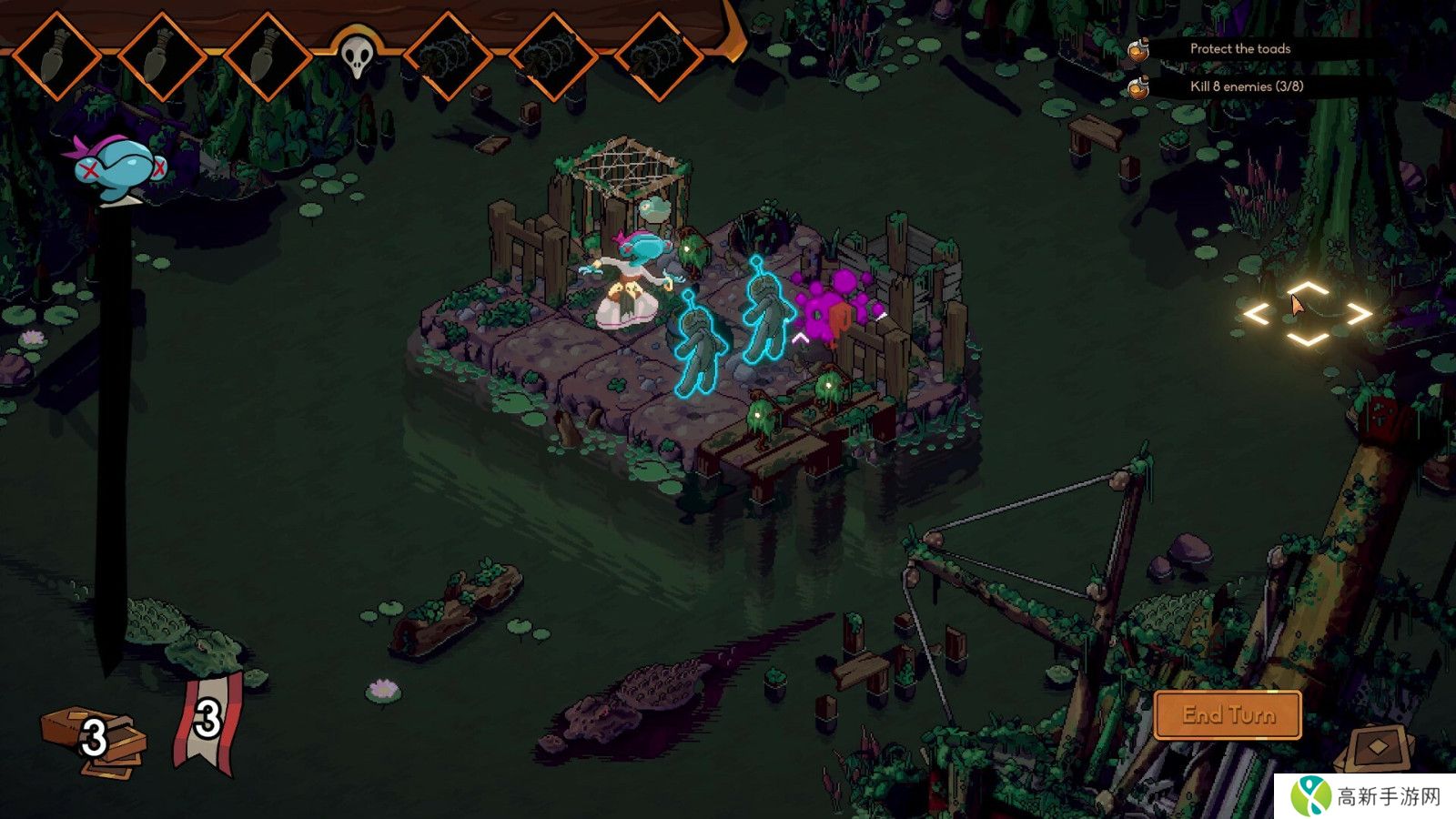Select the Kill 8 enemies objective
1456x819 pixels.
click(x=1246, y=86)
